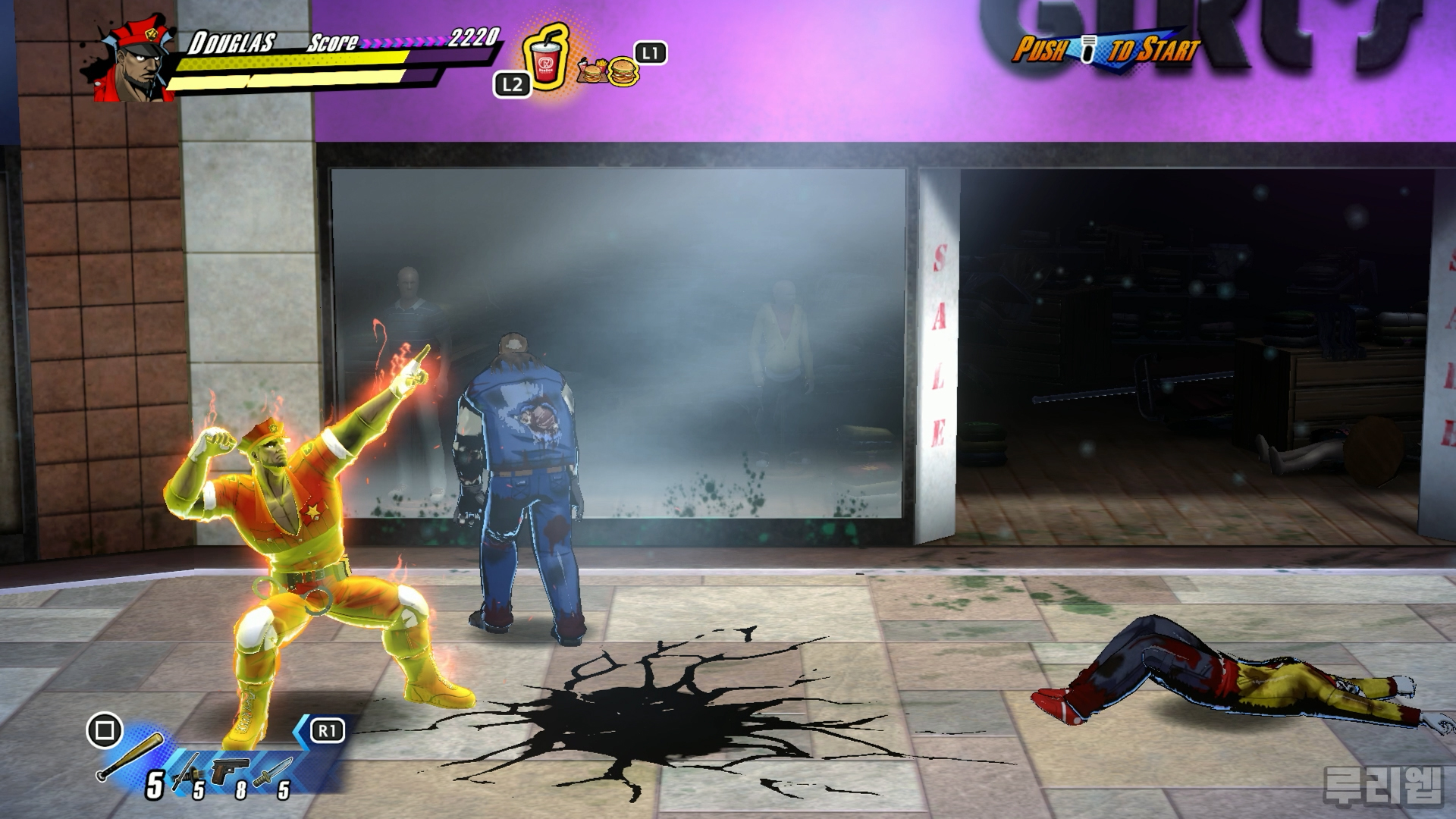Equip the pistol weapon icon
Screen dimensions: 1456x819
click(231, 771)
